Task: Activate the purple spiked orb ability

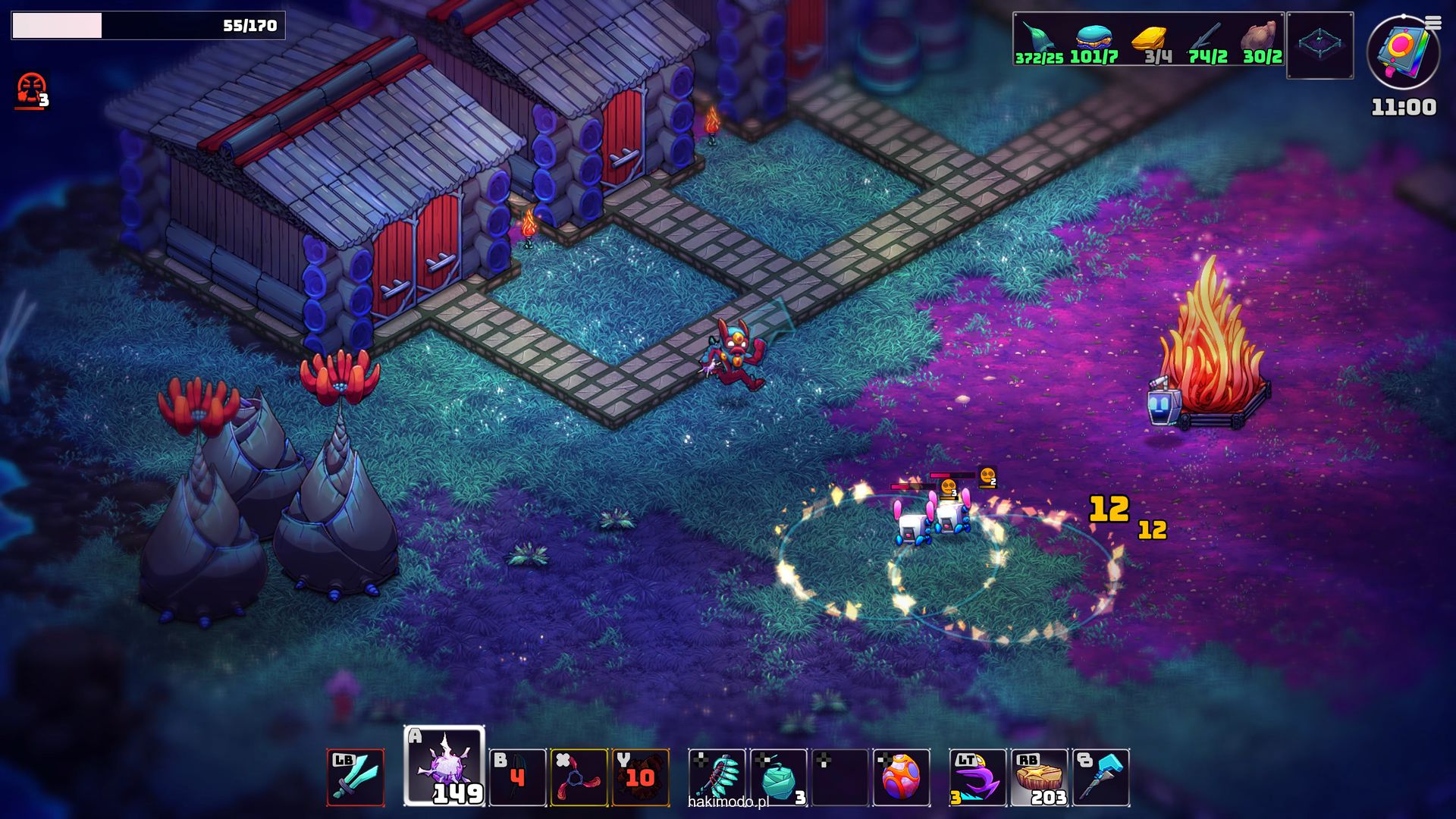Action: click(444, 766)
